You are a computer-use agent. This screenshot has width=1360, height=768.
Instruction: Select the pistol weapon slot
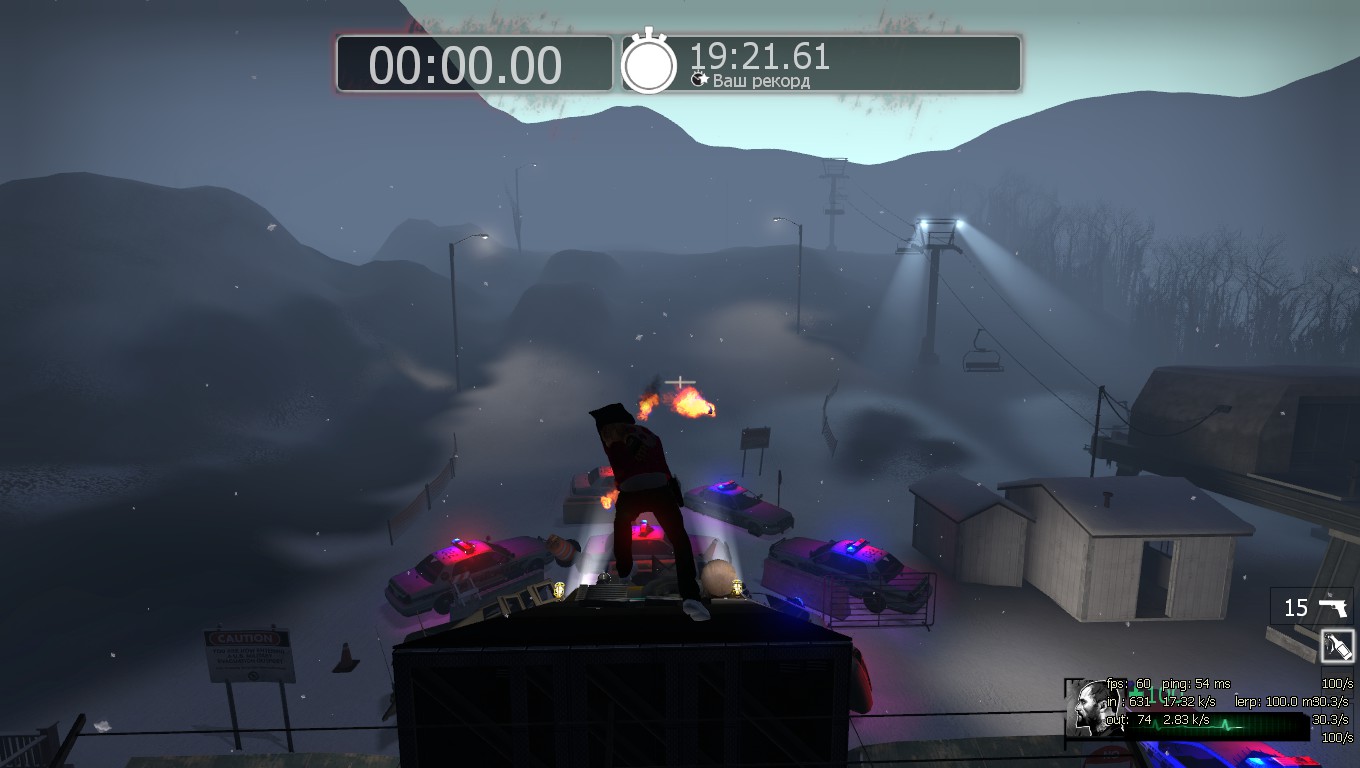[1312, 607]
